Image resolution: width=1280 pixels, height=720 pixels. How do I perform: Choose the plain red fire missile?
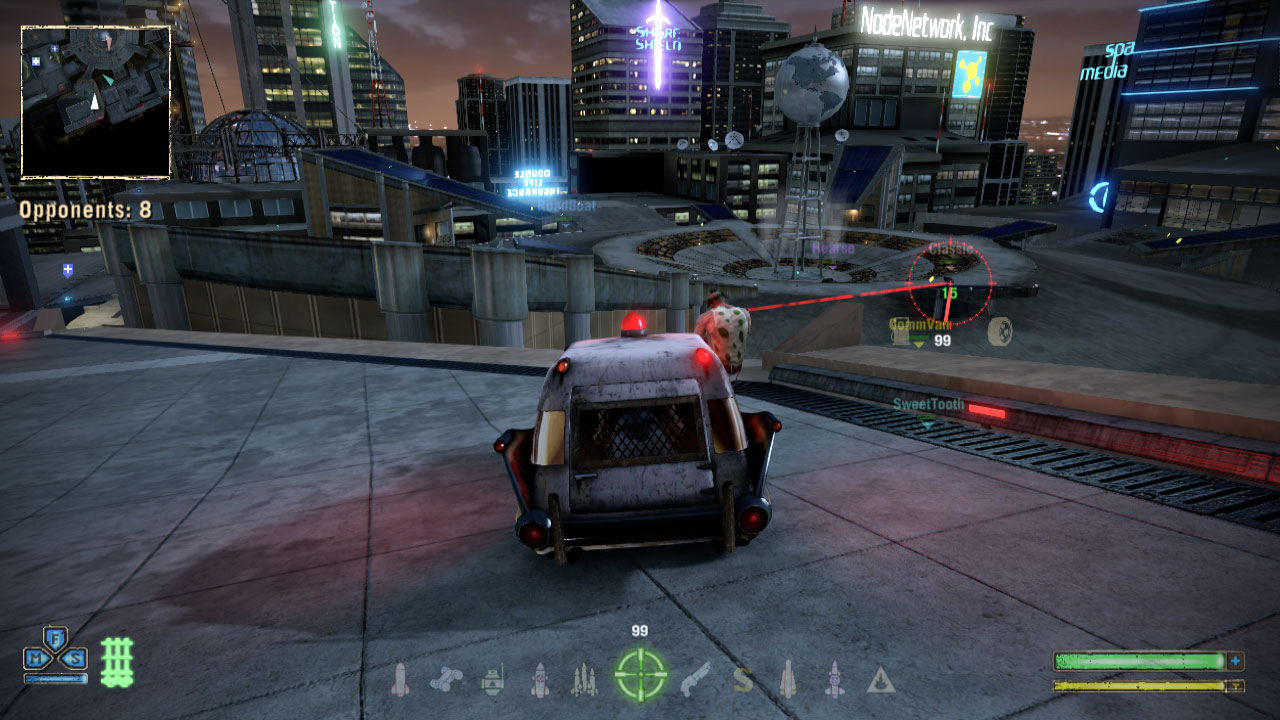(399, 680)
